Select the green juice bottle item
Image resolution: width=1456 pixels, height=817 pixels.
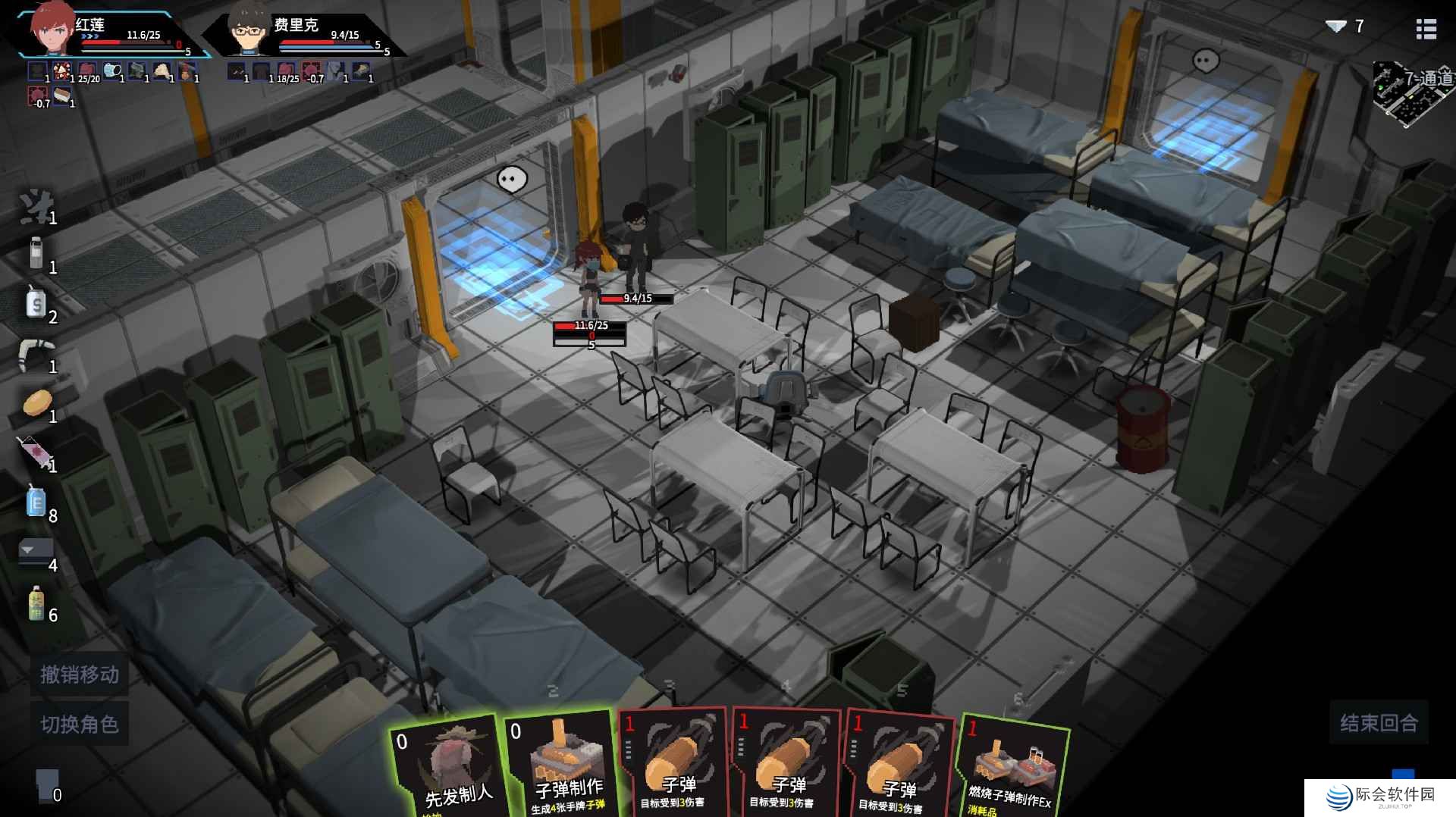pos(35,603)
